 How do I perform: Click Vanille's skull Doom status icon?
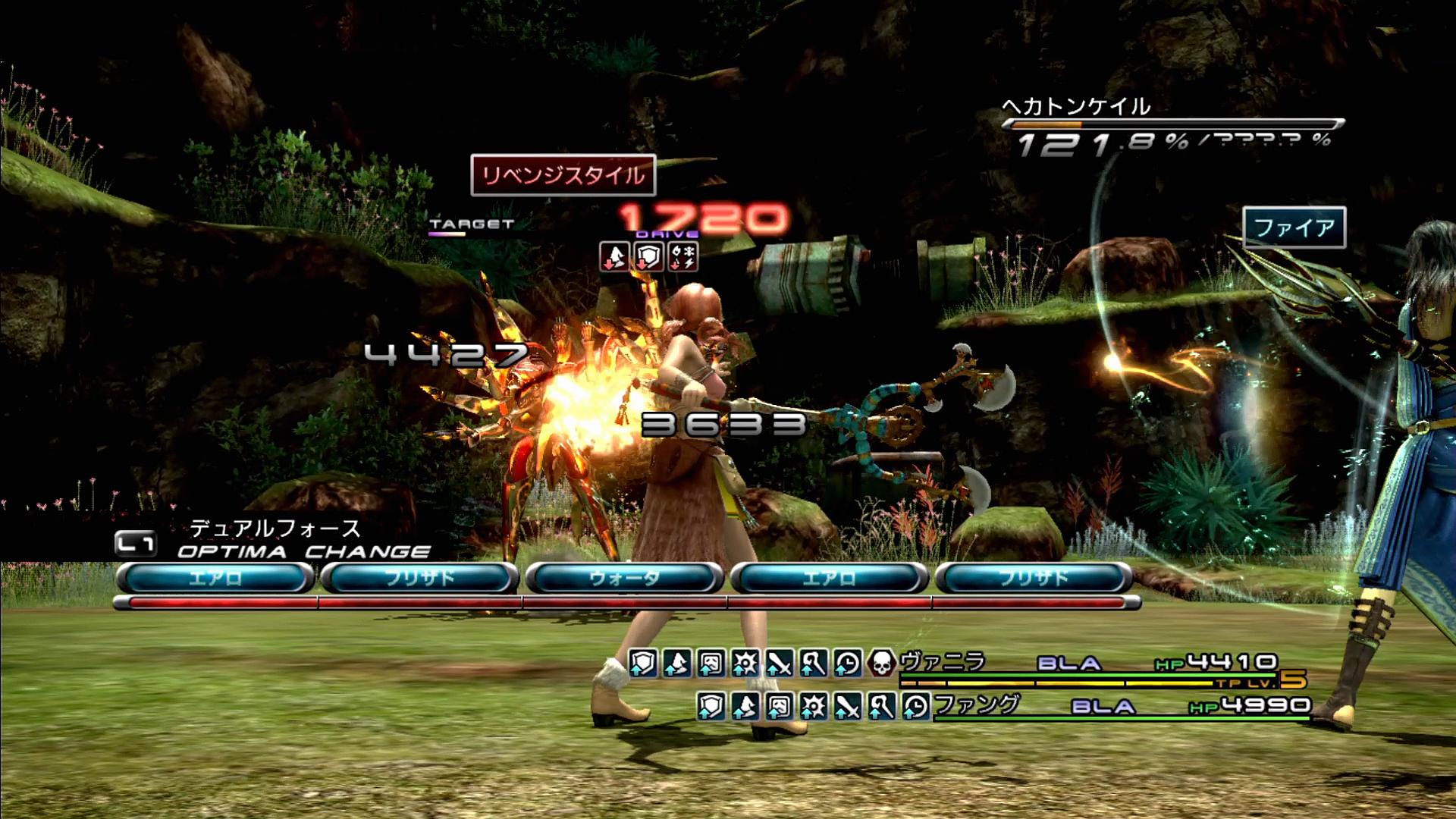[881, 664]
